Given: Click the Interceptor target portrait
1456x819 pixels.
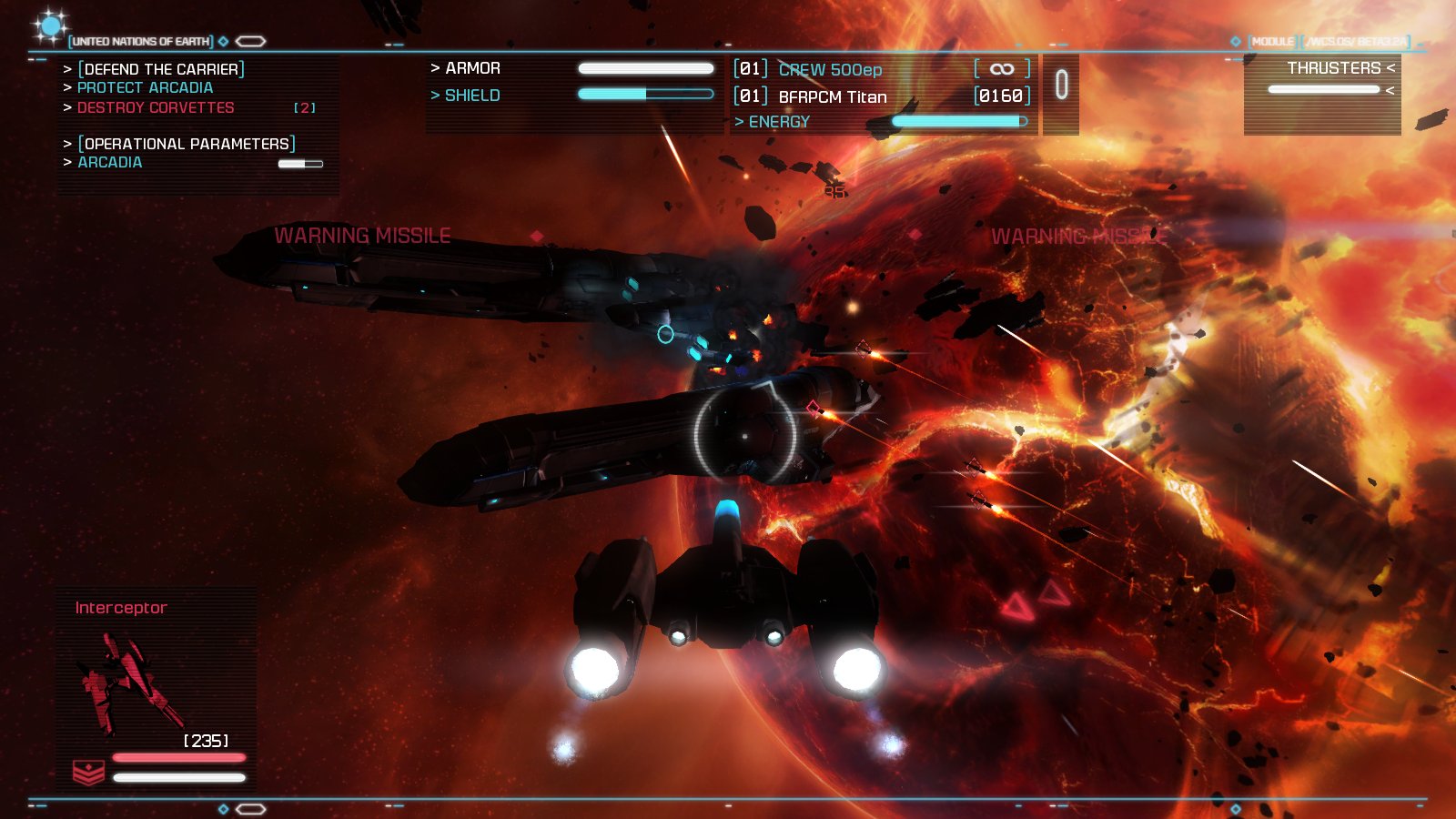Looking at the screenshot, I should click(127, 684).
